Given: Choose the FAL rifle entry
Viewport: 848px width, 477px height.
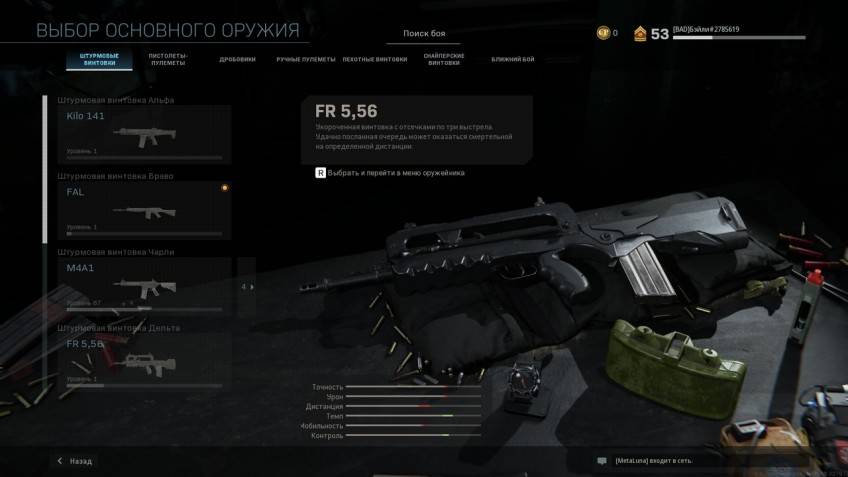Looking at the screenshot, I should 144,208.
